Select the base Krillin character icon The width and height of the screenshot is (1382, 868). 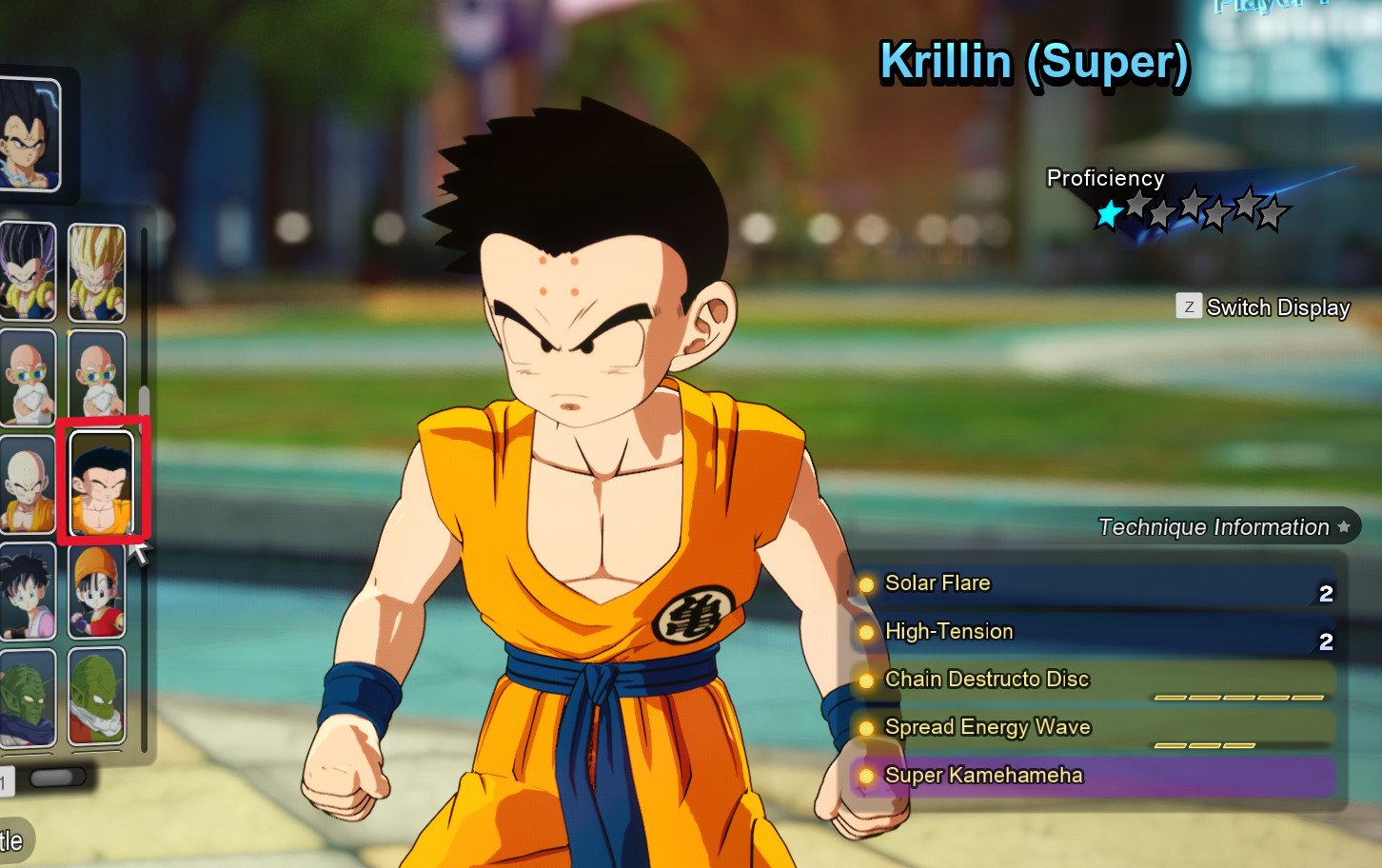point(29,483)
